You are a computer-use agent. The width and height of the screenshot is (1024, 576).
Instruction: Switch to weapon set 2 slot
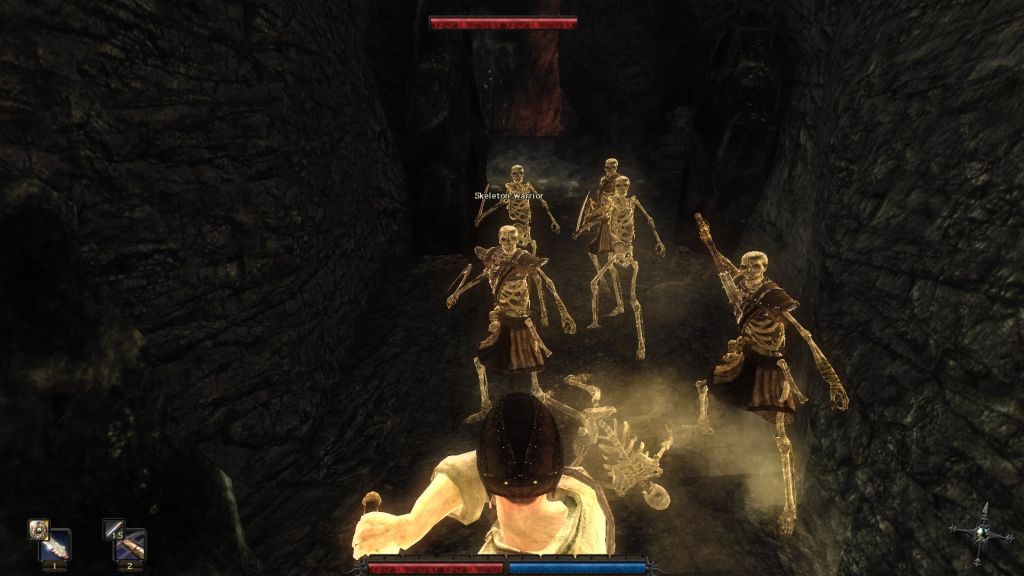point(130,546)
